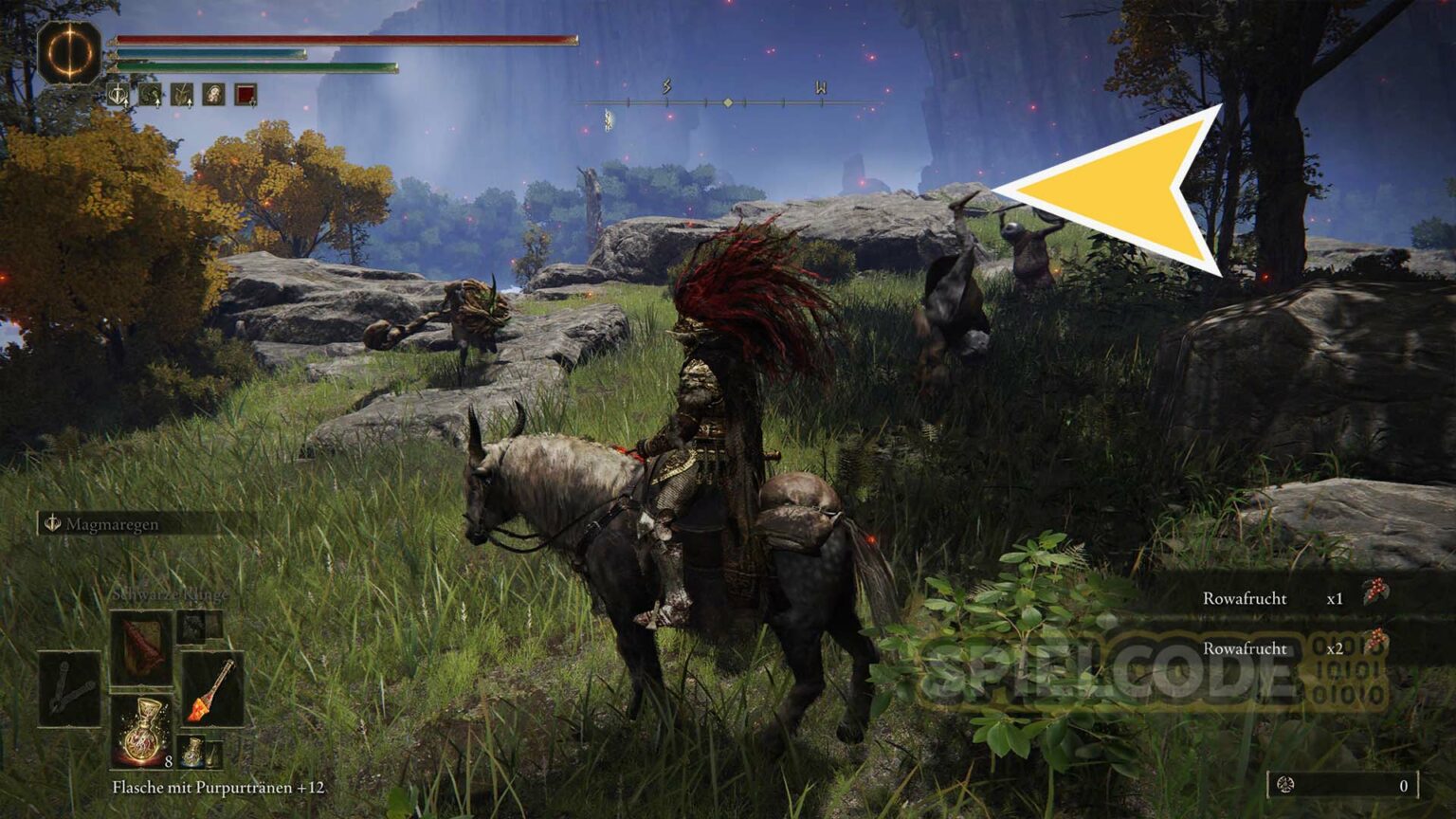Select the Flasche mit Purpurtränen flask slot
The width and height of the screenshot is (1456, 819).
click(x=142, y=731)
